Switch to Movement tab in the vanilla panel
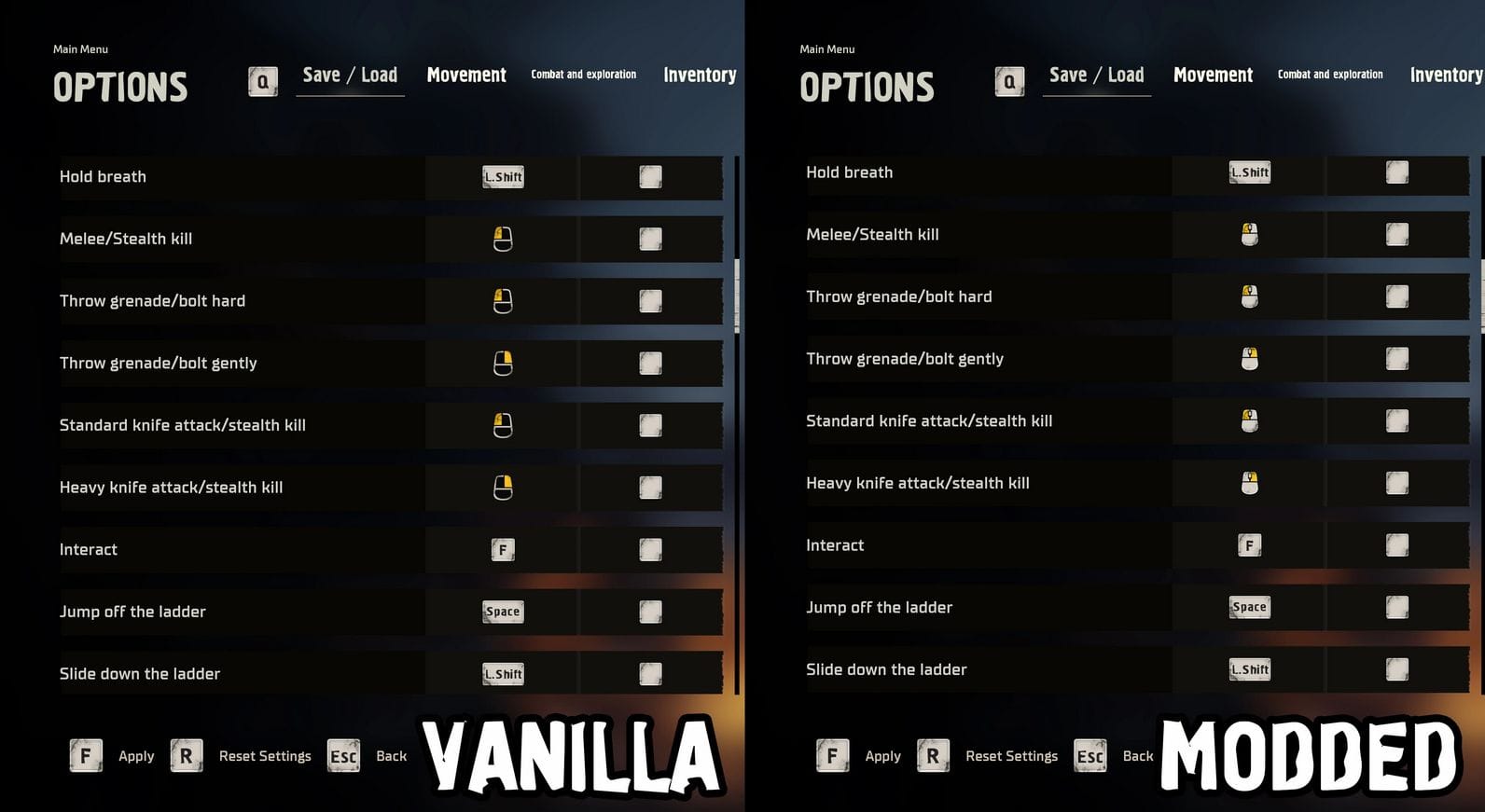Screen dimensions: 1485x812 (466, 76)
